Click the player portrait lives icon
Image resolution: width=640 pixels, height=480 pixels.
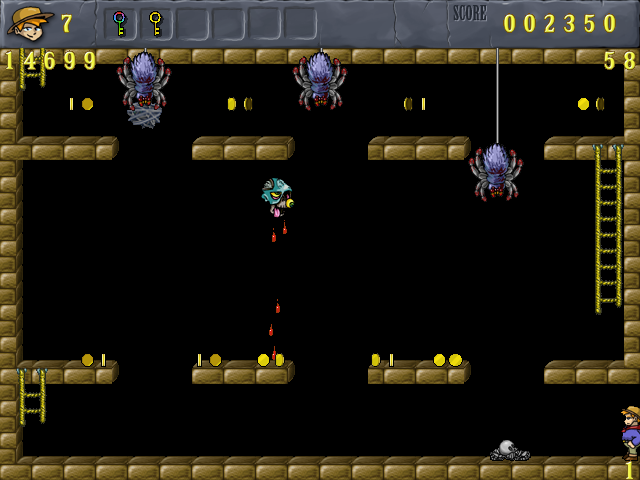point(30,22)
